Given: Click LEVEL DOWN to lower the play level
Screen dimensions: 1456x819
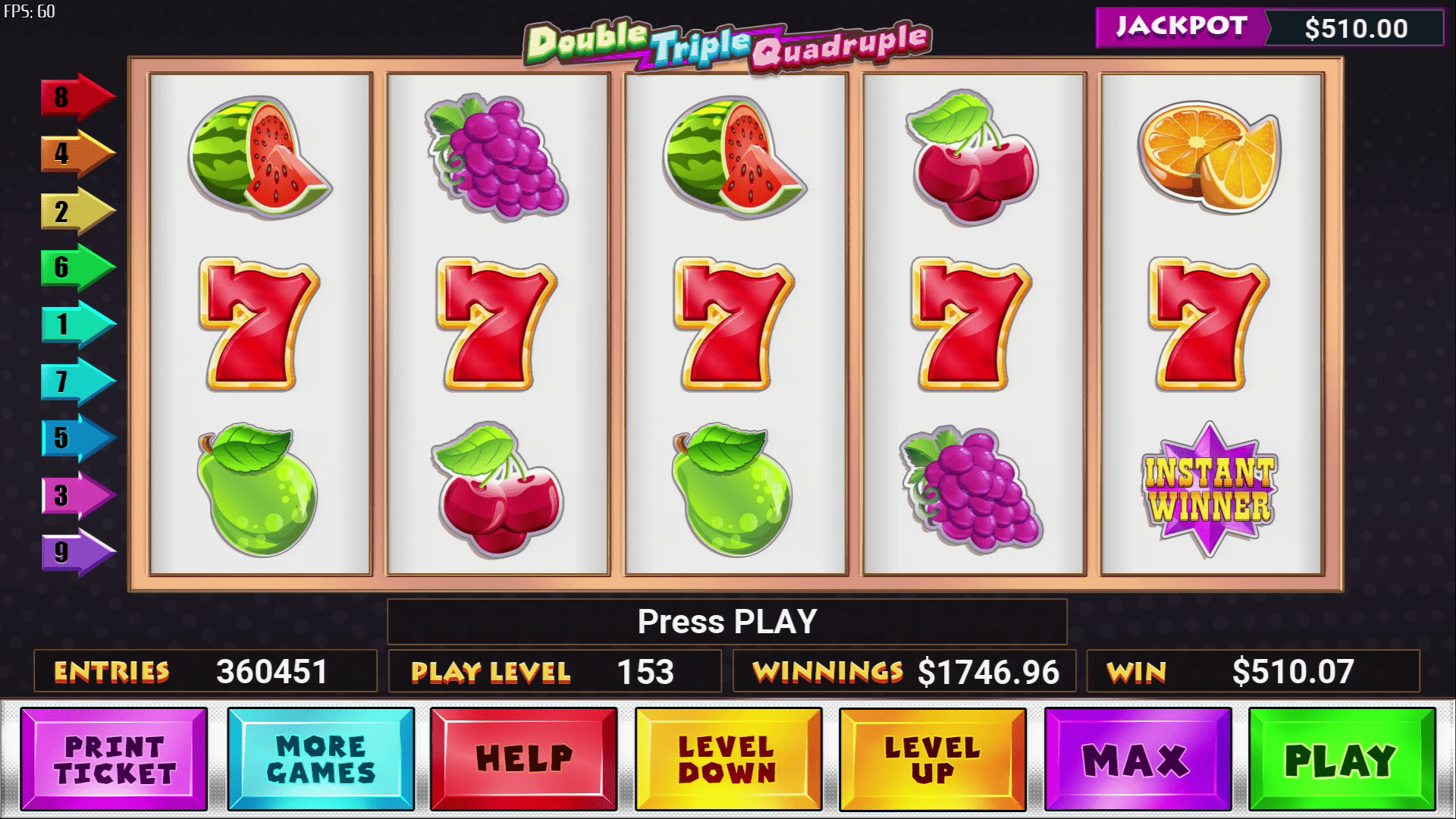Looking at the screenshot, I should [x=728, y=758].
